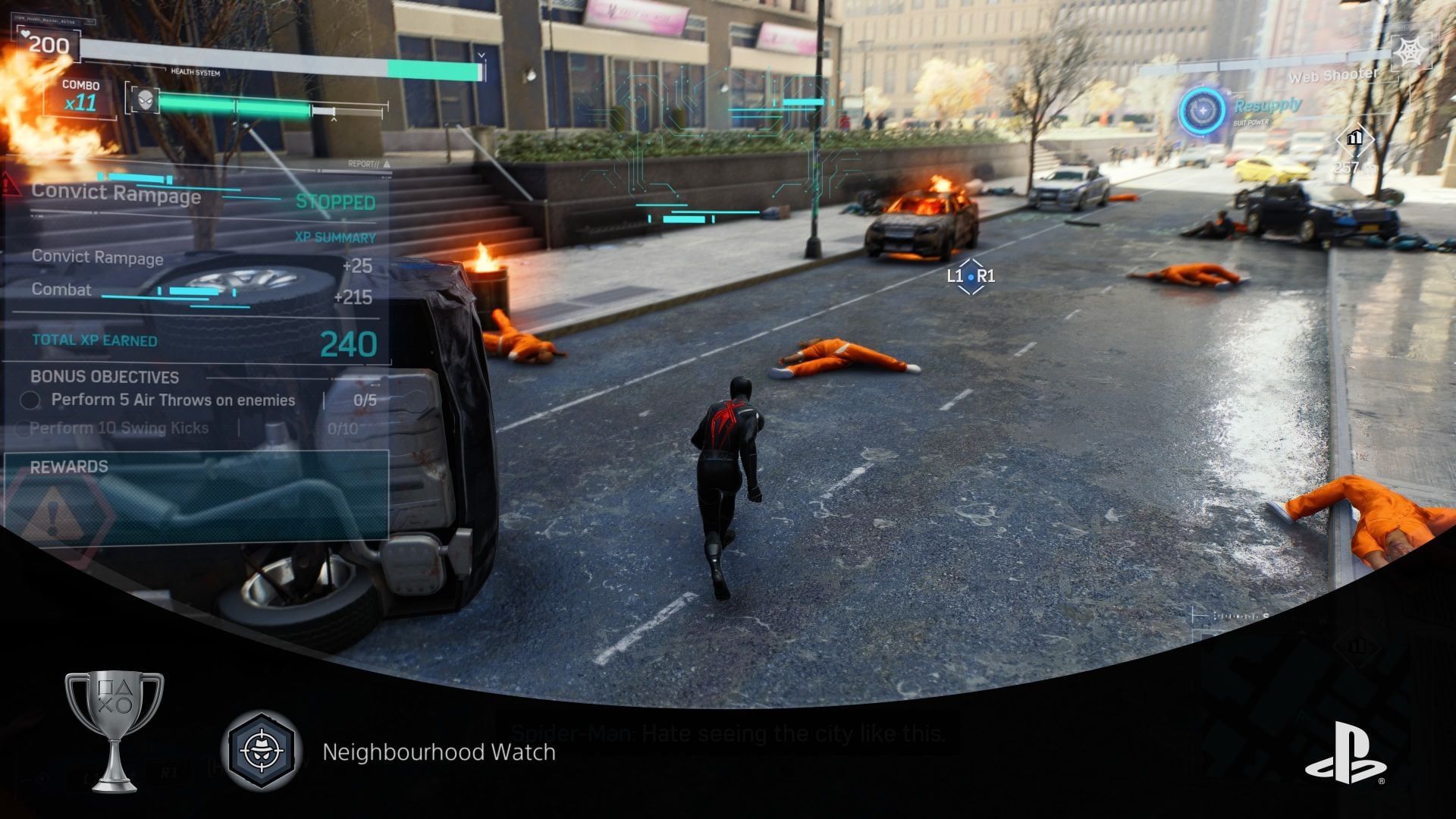Open the Neighbourhood Watch trophy notification
Screen dimensions: 1456x819
[x=438, y=752]
